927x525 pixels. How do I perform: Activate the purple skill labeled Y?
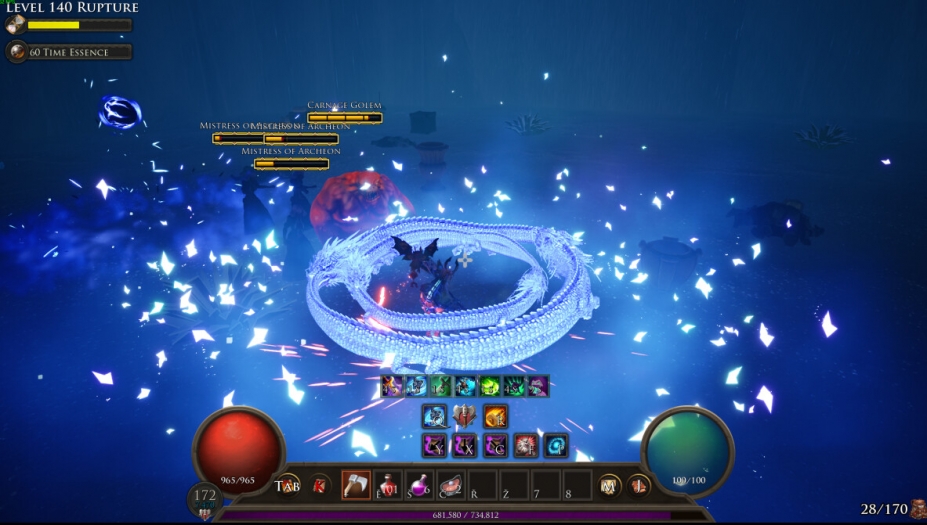click(x=434, y=446)
